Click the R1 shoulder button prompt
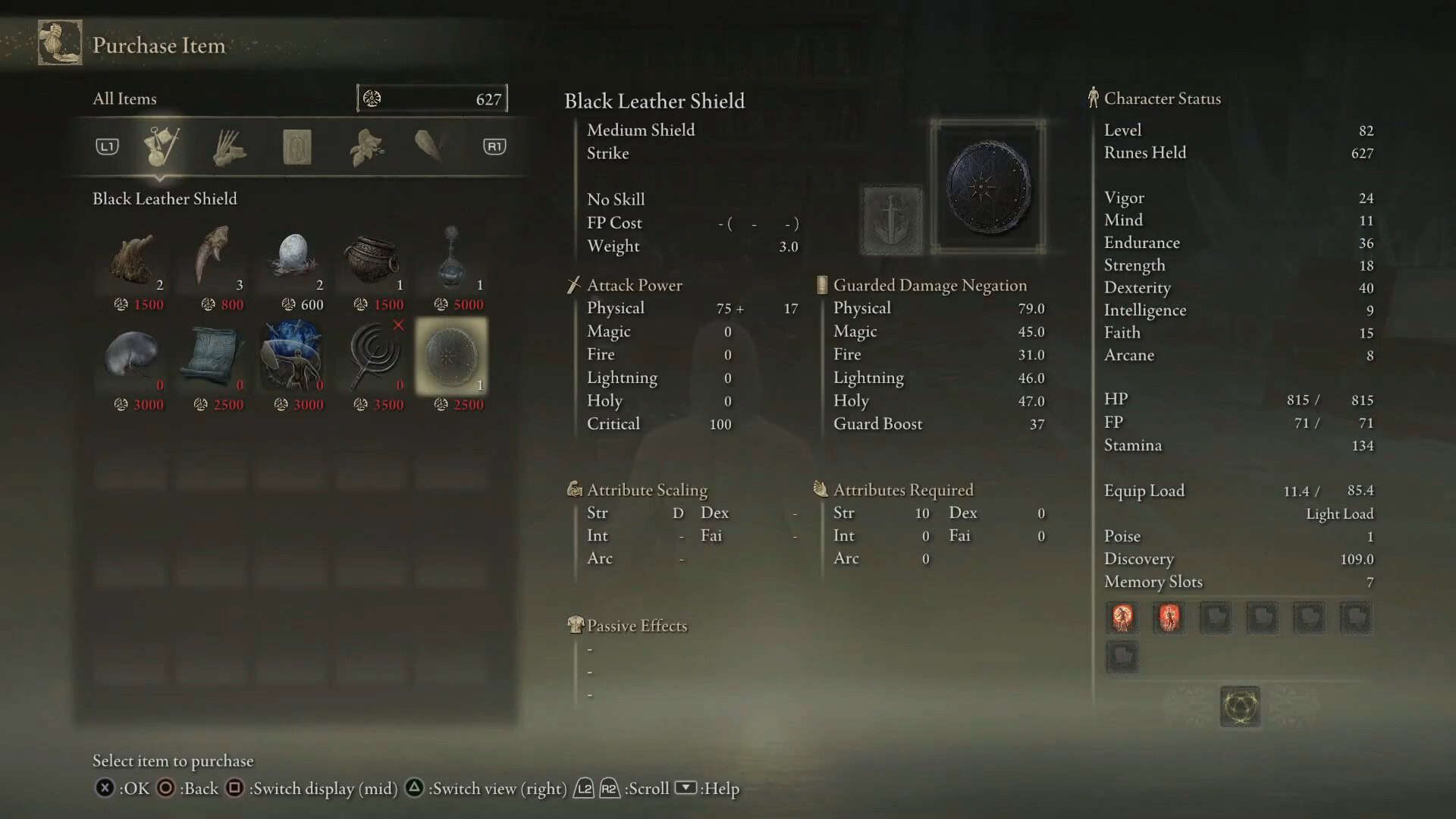Viewport: 1456px width, 819px height. (494, 146)
